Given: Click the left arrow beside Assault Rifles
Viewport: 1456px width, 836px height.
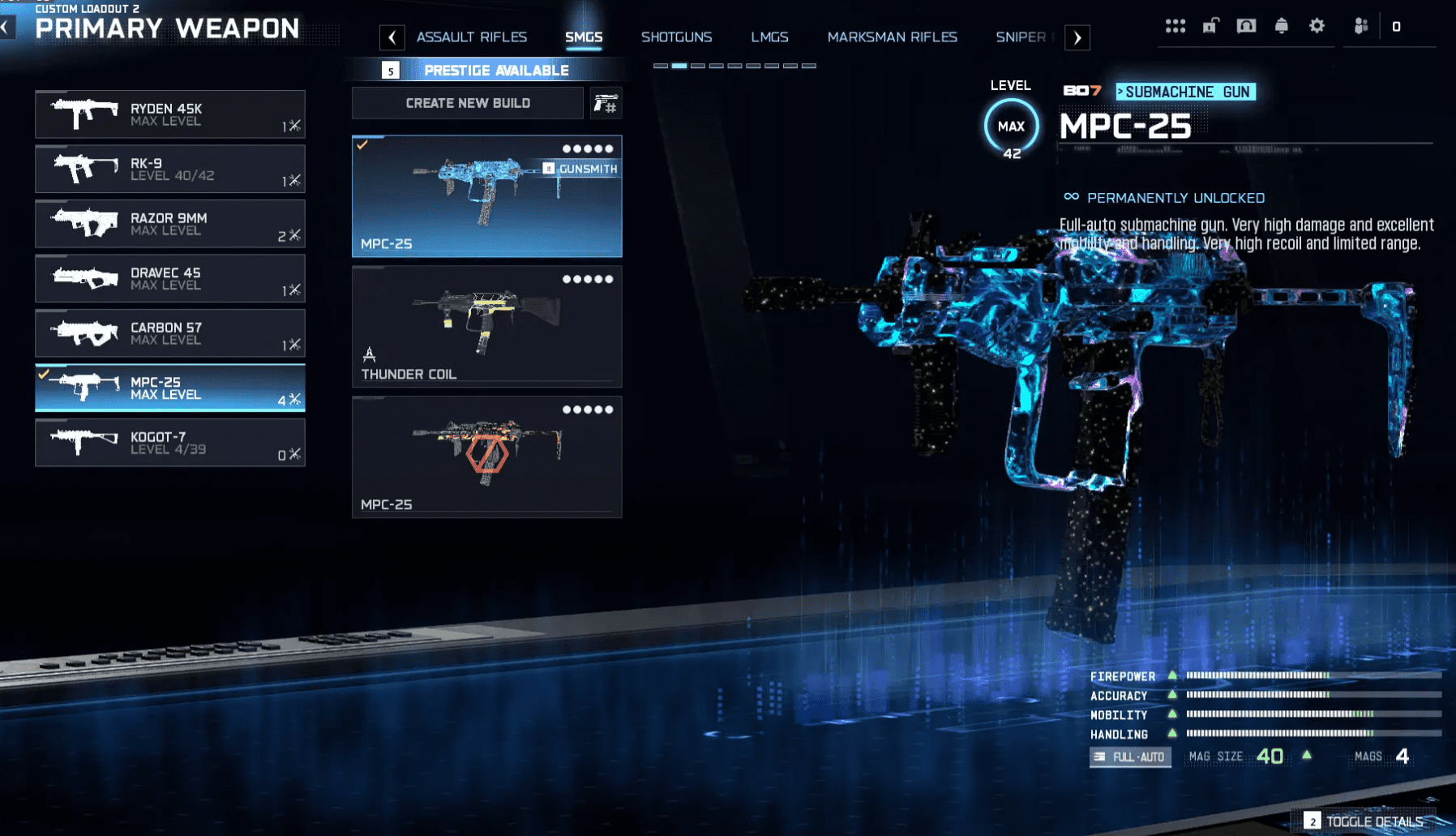Looking at the screenshot, I should (x=393, y=37).
